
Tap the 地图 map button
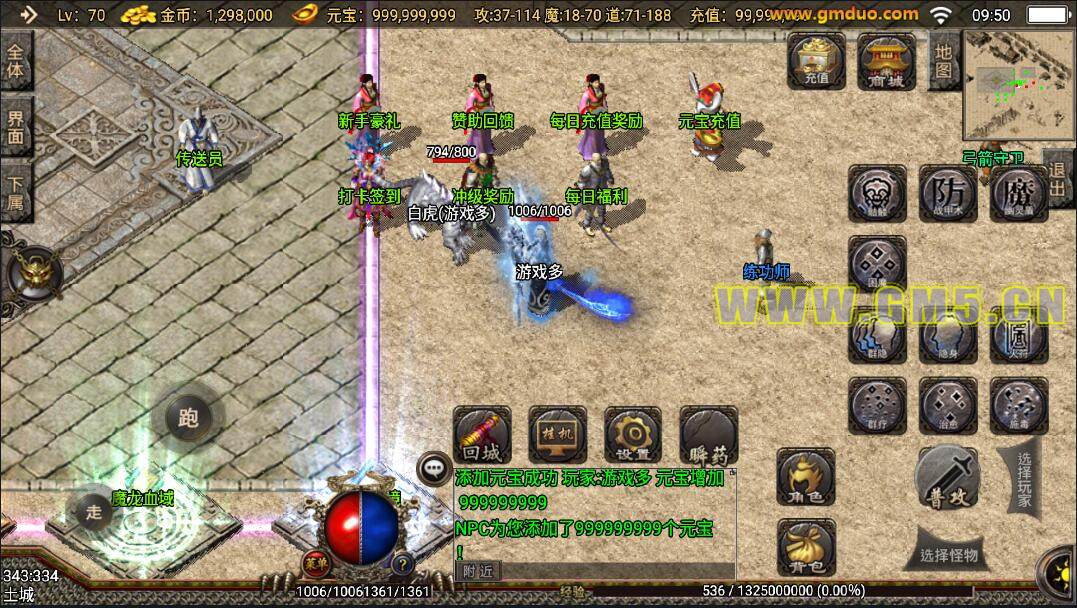click(x=943, y=59)
